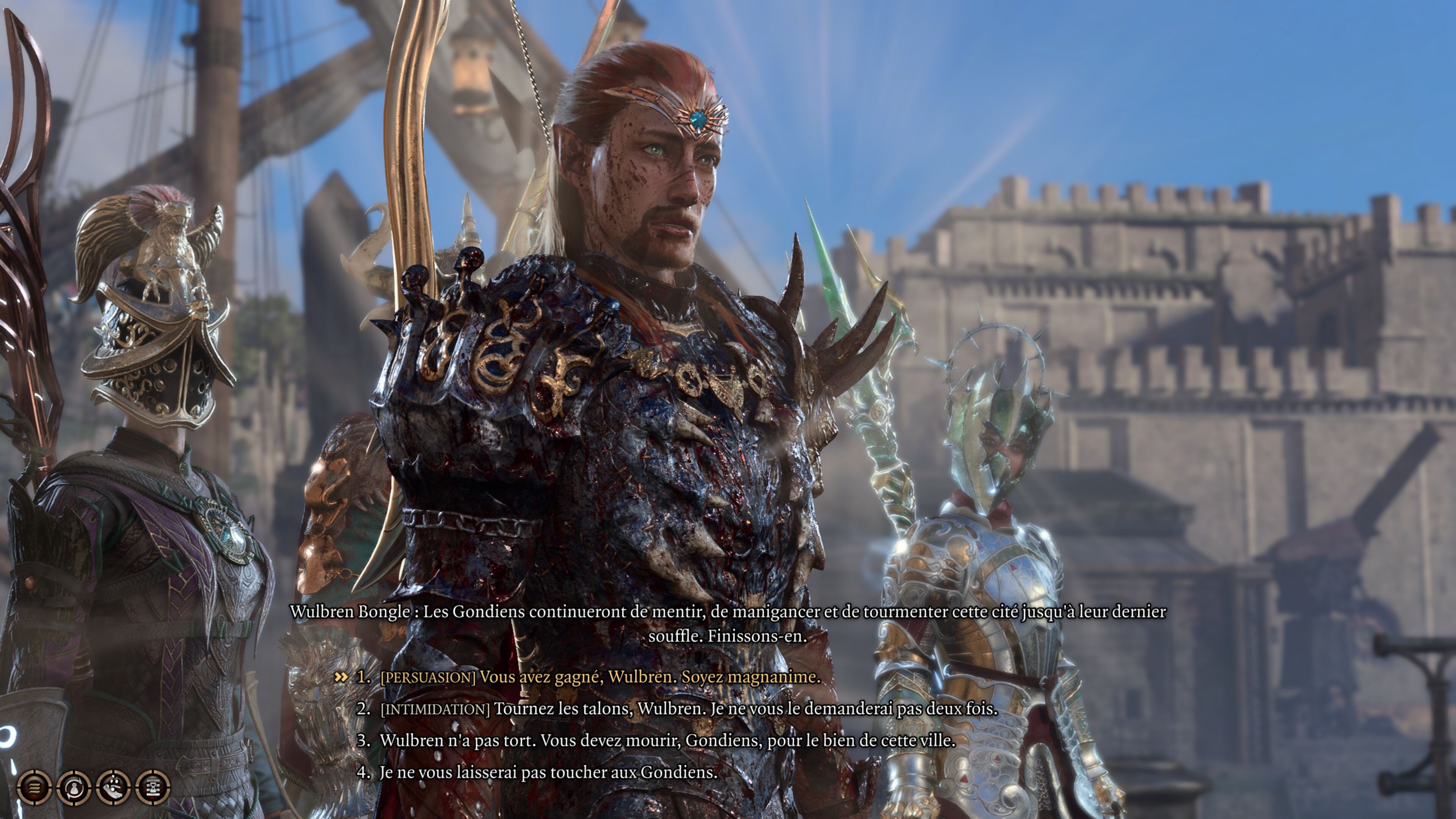
Task: Click the switch character icon with circular arrows
Action: 74,787
